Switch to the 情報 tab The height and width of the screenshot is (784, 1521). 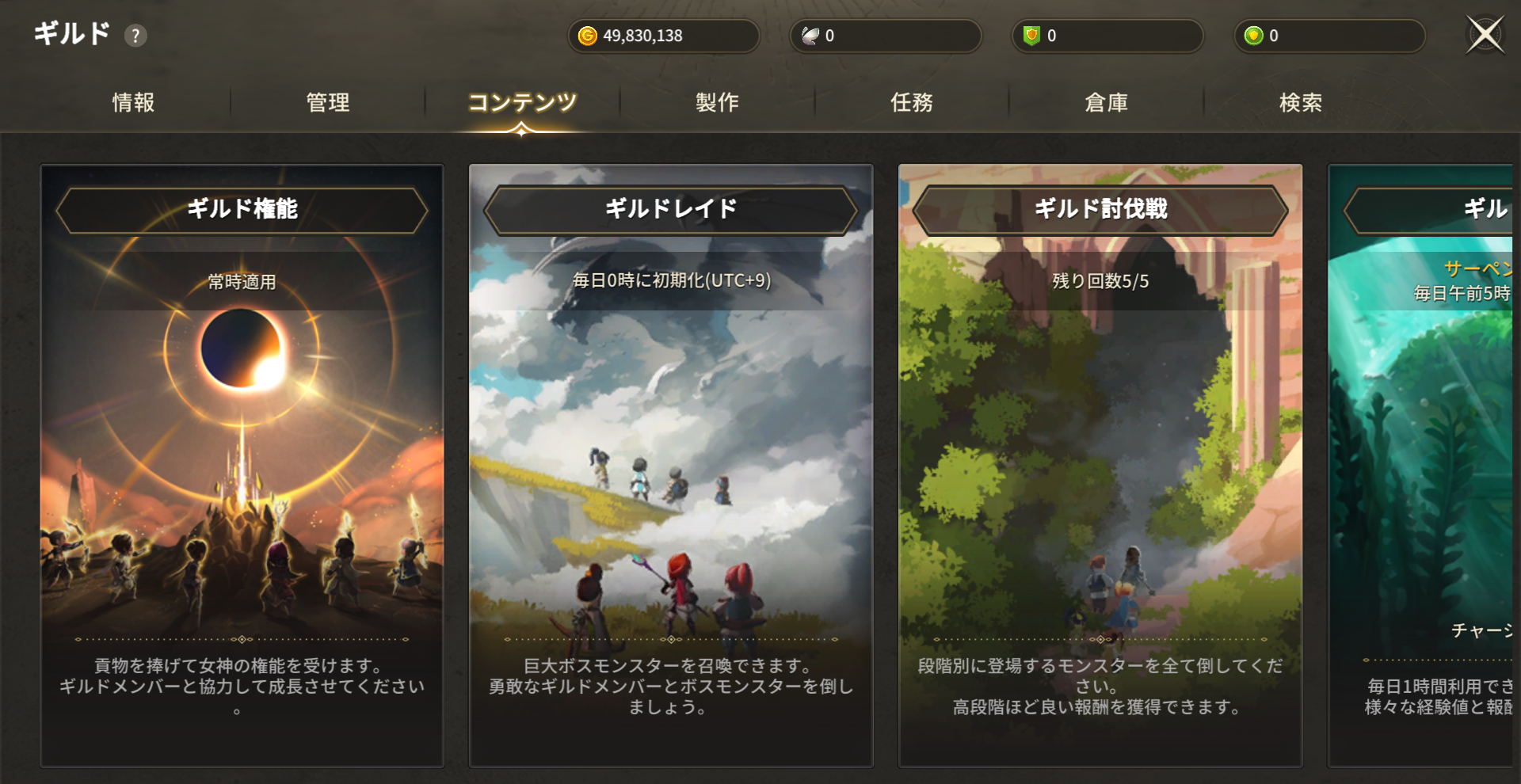coord(133,102)
